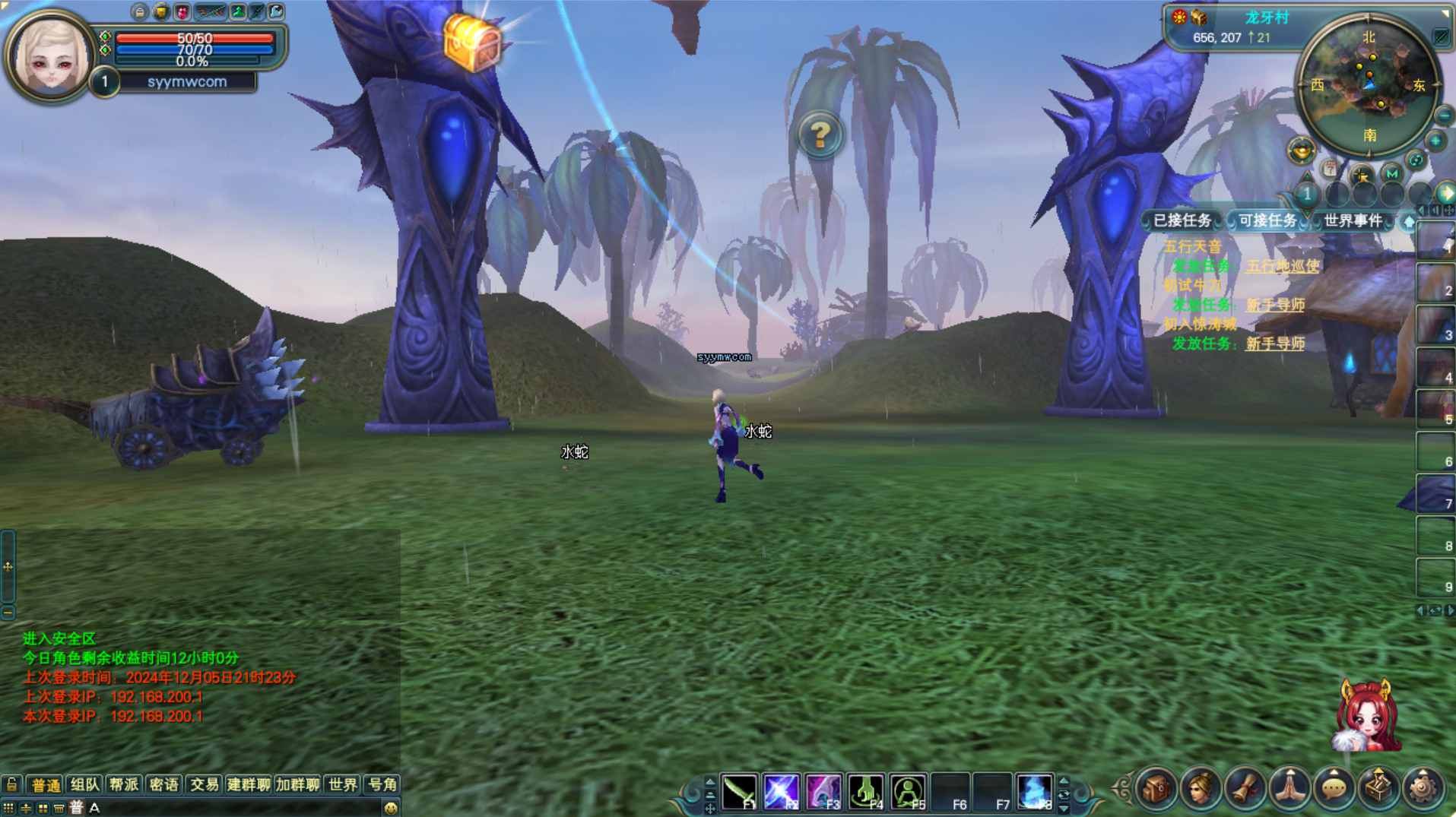Viewport: 1456px width, 817px height.
Task: Open the 已接任务 accepted quests tab
Action: click(x=1182, y=220)
